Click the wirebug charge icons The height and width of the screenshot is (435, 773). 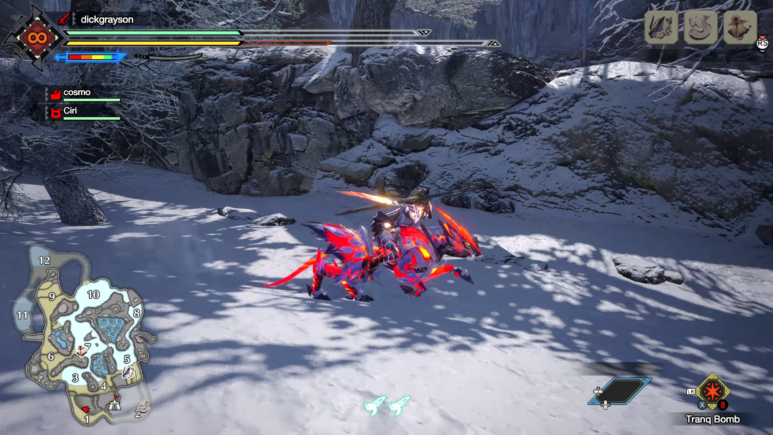(x=387, y=405)
